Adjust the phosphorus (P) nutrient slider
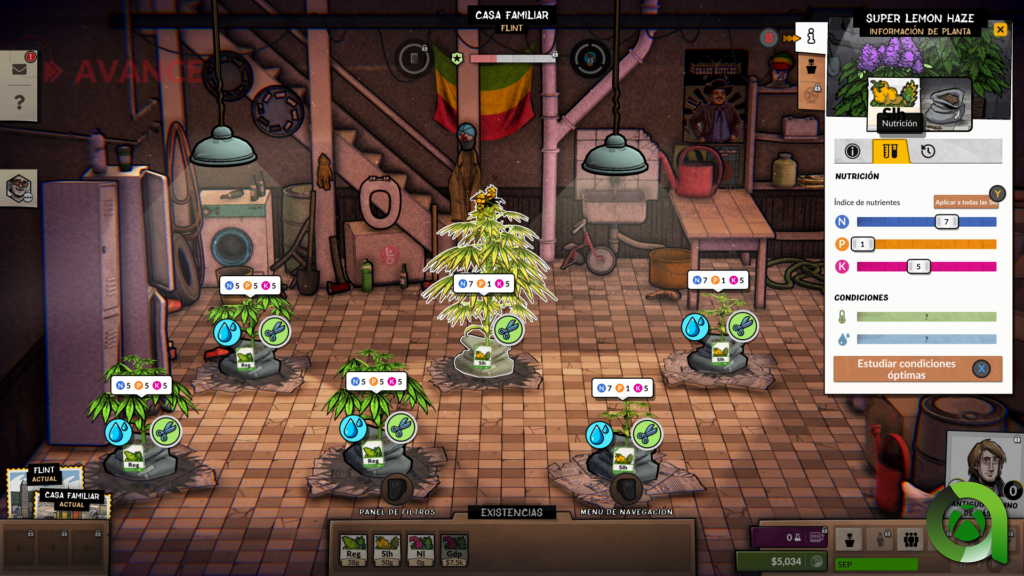This screenshot has height=576, width=1024. (x=863, y=243)
